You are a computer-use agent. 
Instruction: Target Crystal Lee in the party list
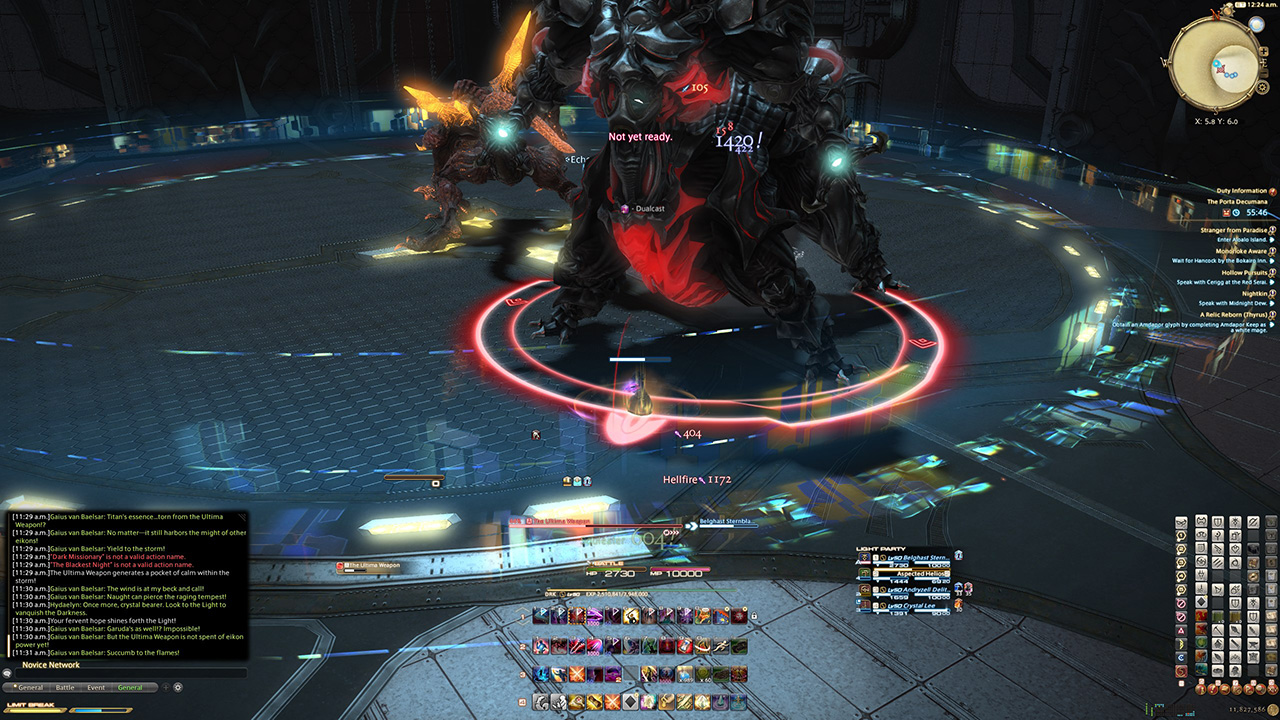tap(908, 605)
